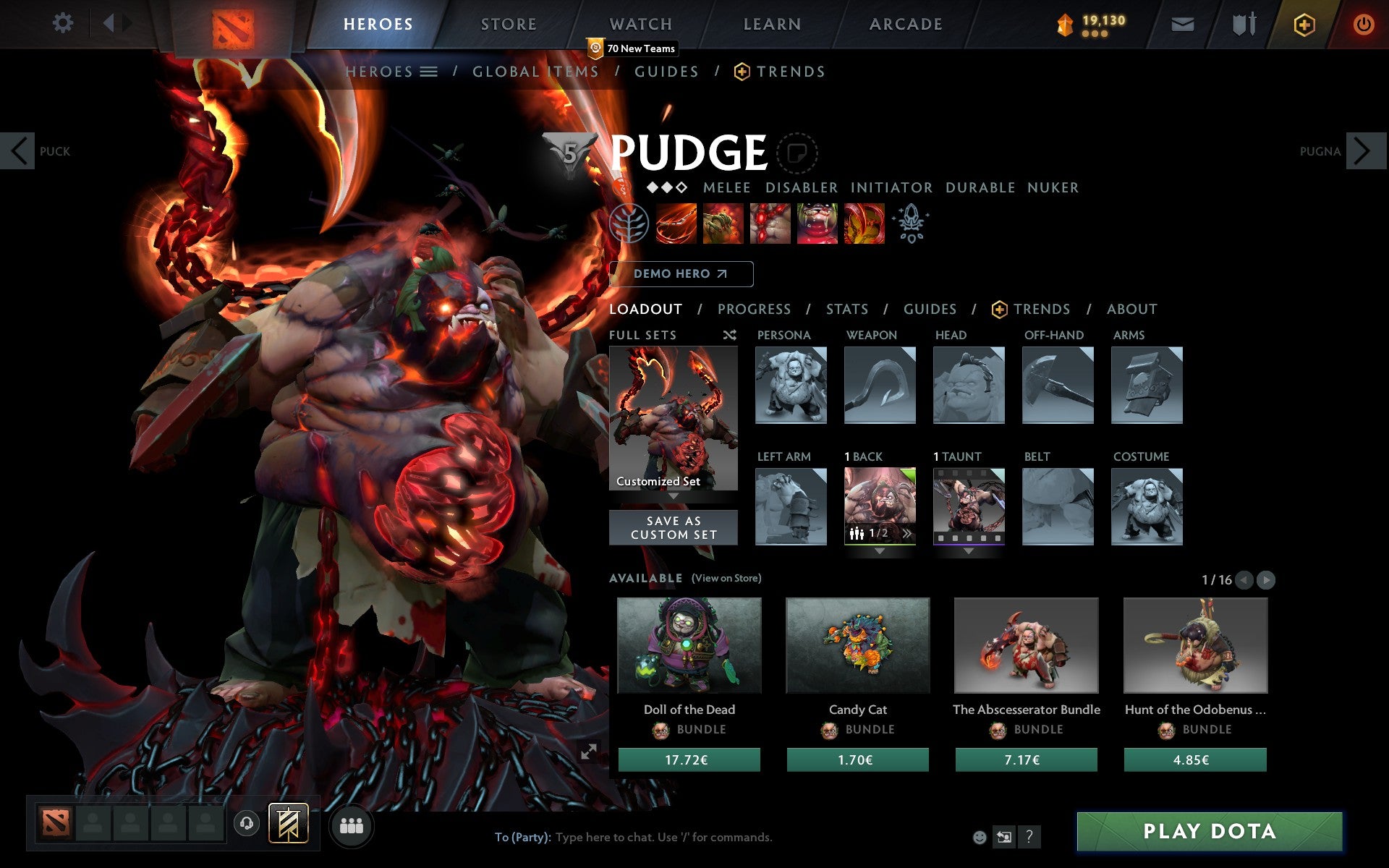Expand the Heroes hamburger menu
This screenshot has width=1389, height=868.
point(430,72)
